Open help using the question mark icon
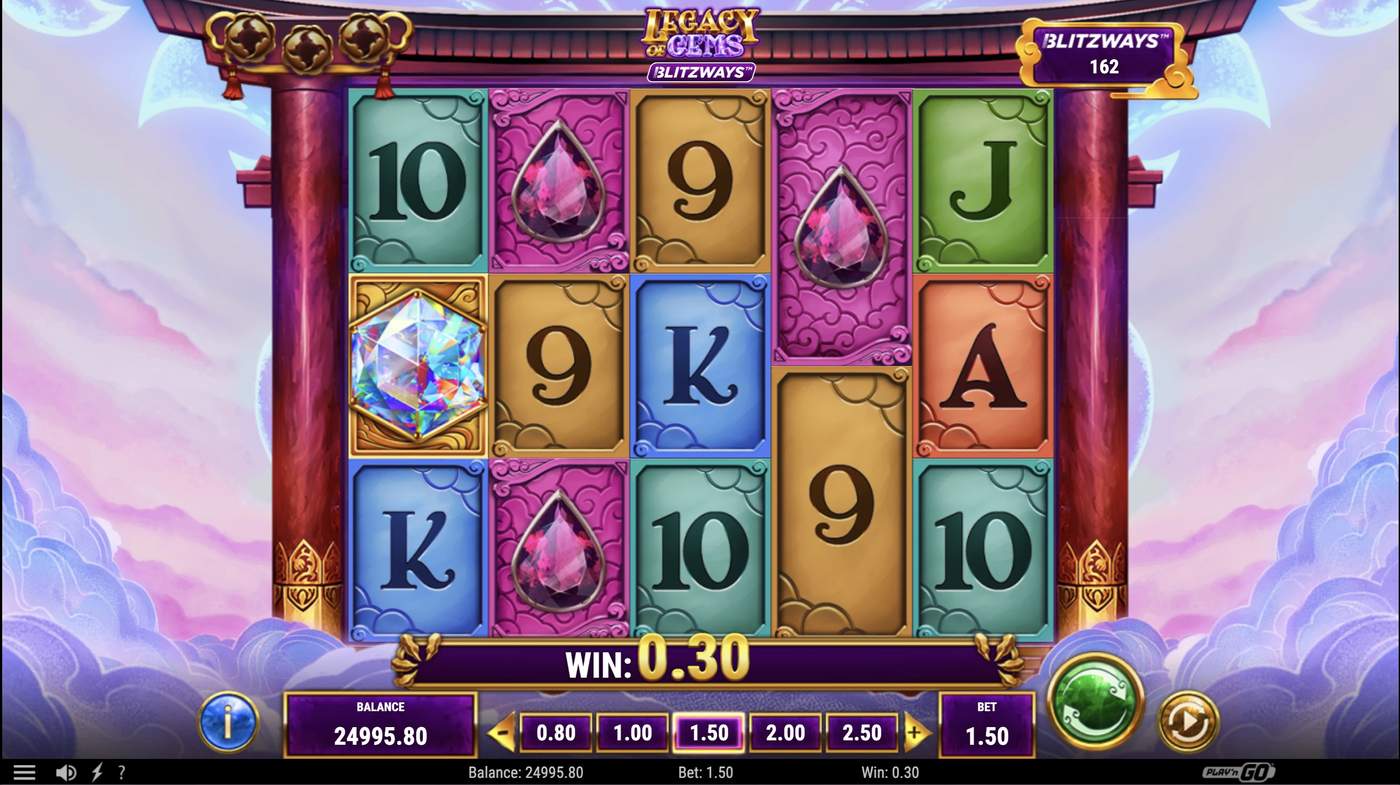Screen dimensions: 1400x785 coord(122,771)
